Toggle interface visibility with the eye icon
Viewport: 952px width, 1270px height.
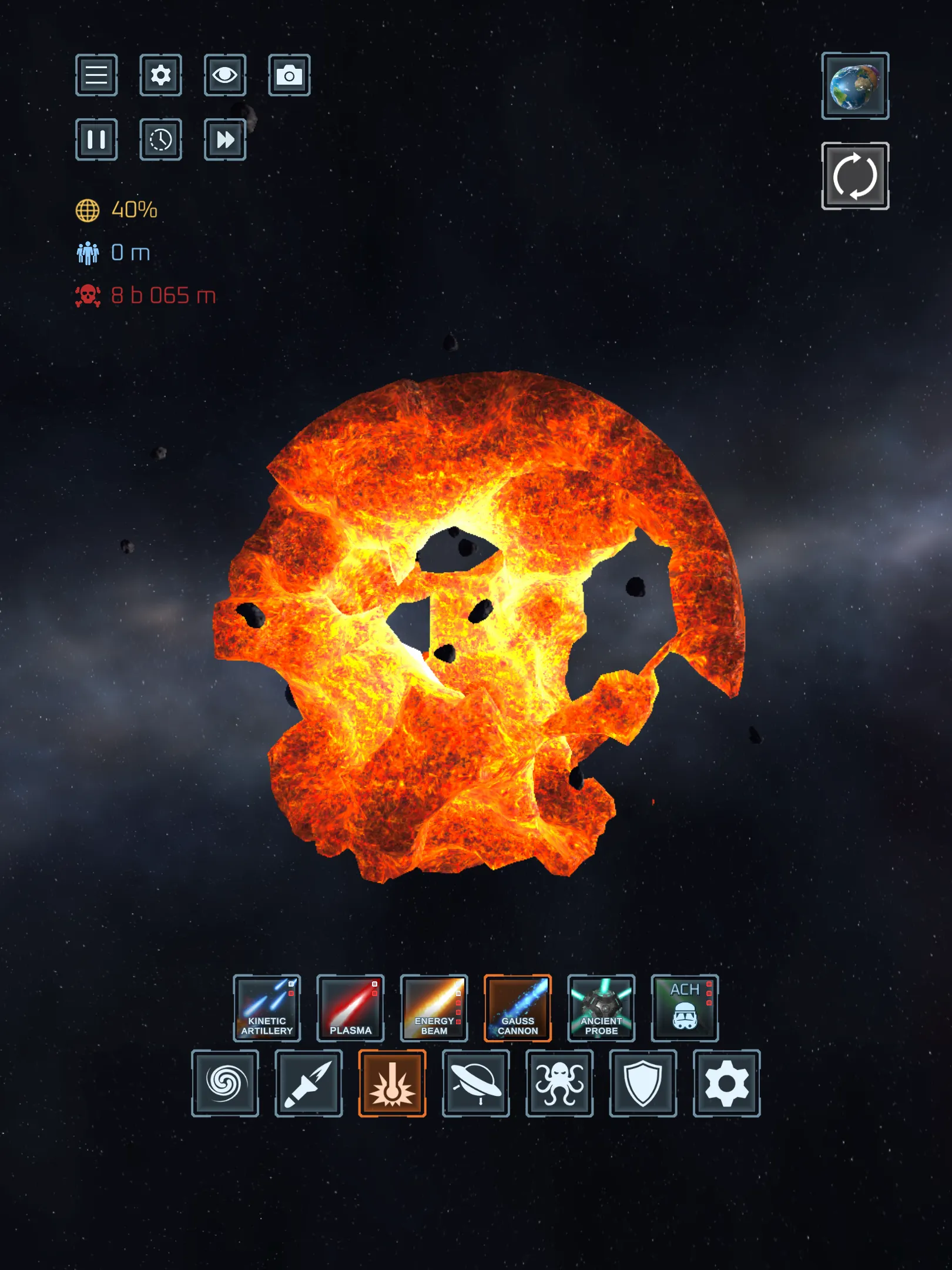pos(225,75)
